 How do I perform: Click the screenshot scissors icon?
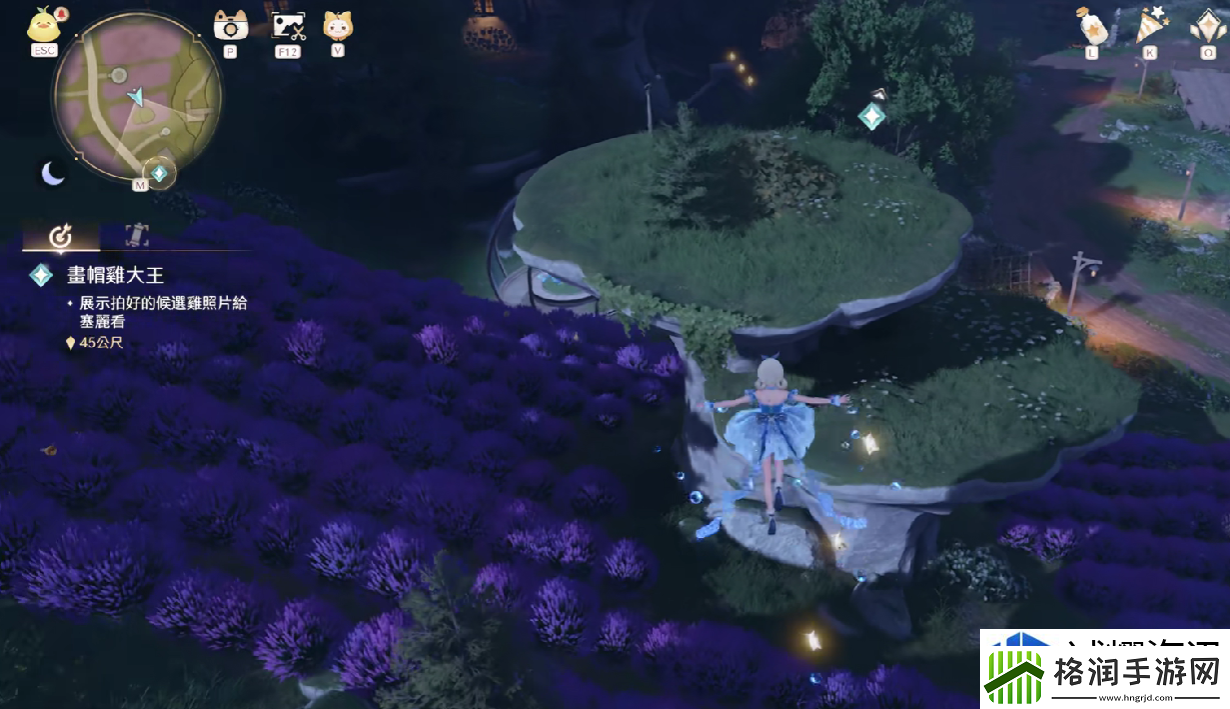click(288, 24)
